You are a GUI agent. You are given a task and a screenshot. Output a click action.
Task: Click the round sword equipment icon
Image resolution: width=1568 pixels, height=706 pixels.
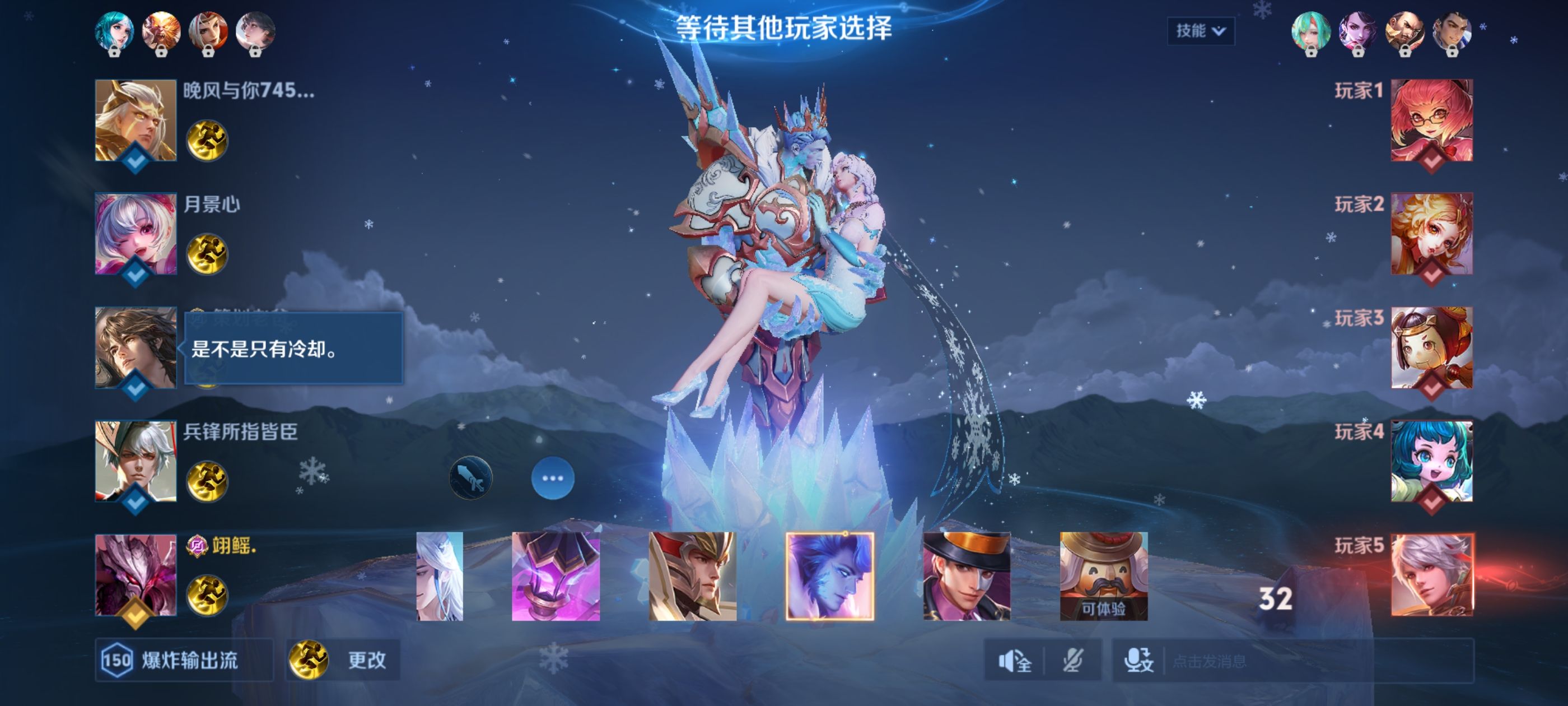click(x=470, y=478)
